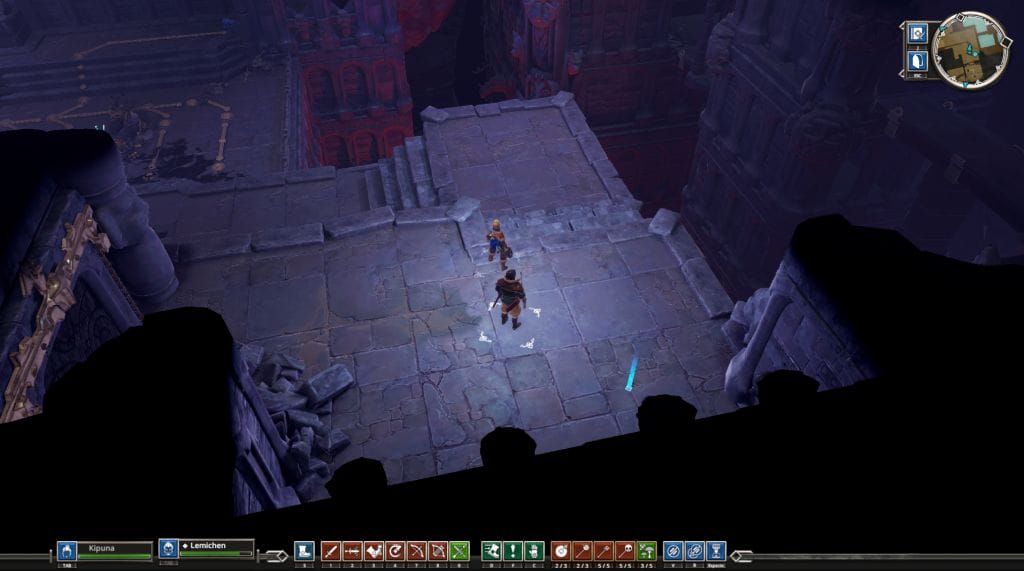1024x571 pixels.
Task: Use the red bullseye target skill
Action: (561, 550)
